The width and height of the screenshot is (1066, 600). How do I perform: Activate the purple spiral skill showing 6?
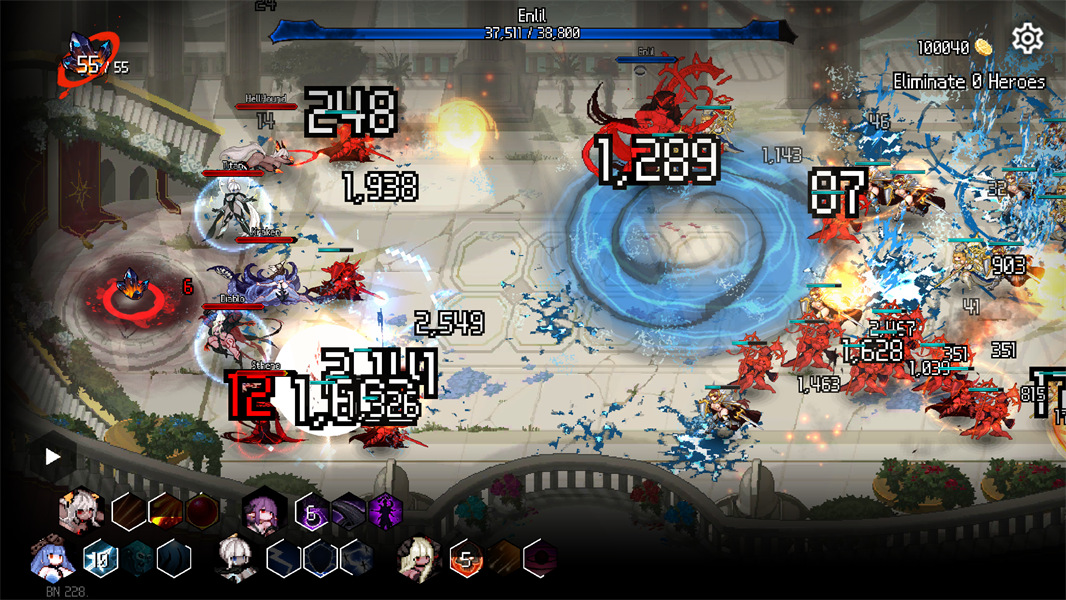pos(312,512)
